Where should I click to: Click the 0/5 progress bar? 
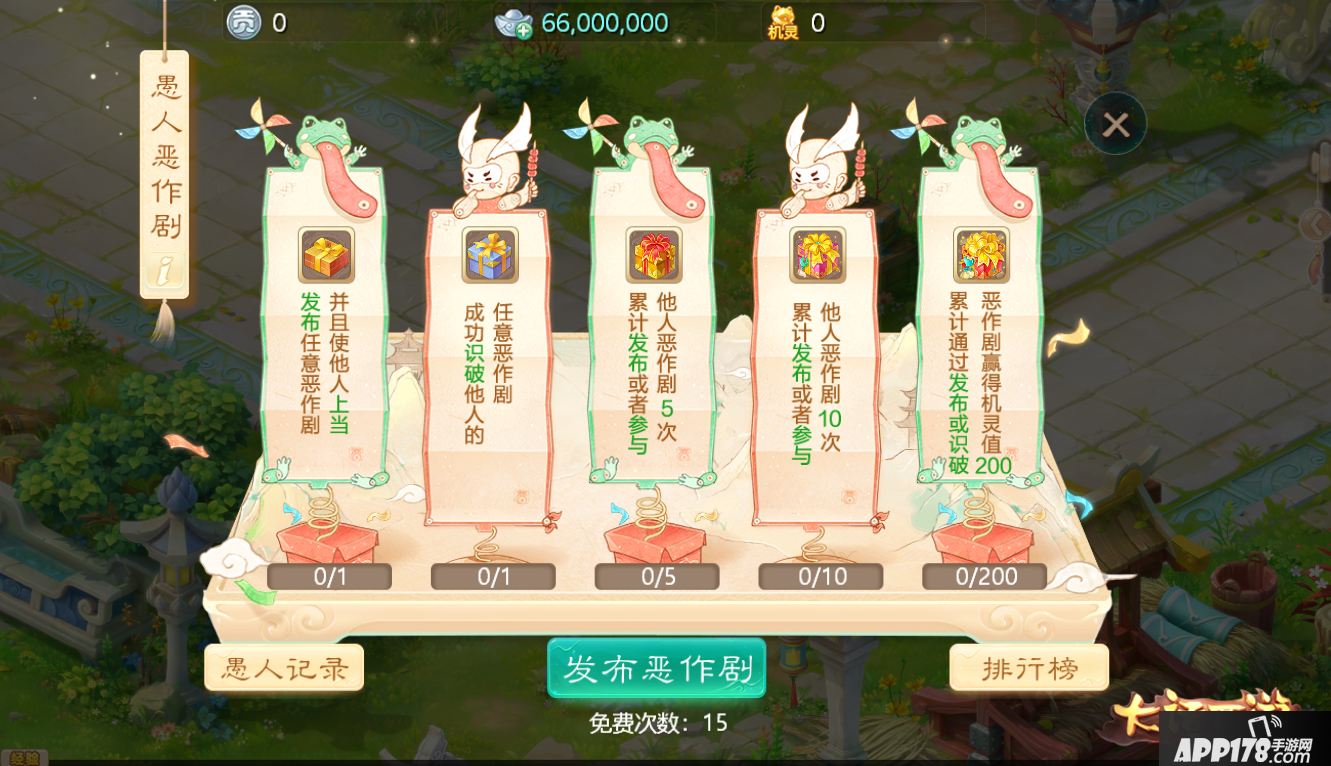(x=657, y=575)
